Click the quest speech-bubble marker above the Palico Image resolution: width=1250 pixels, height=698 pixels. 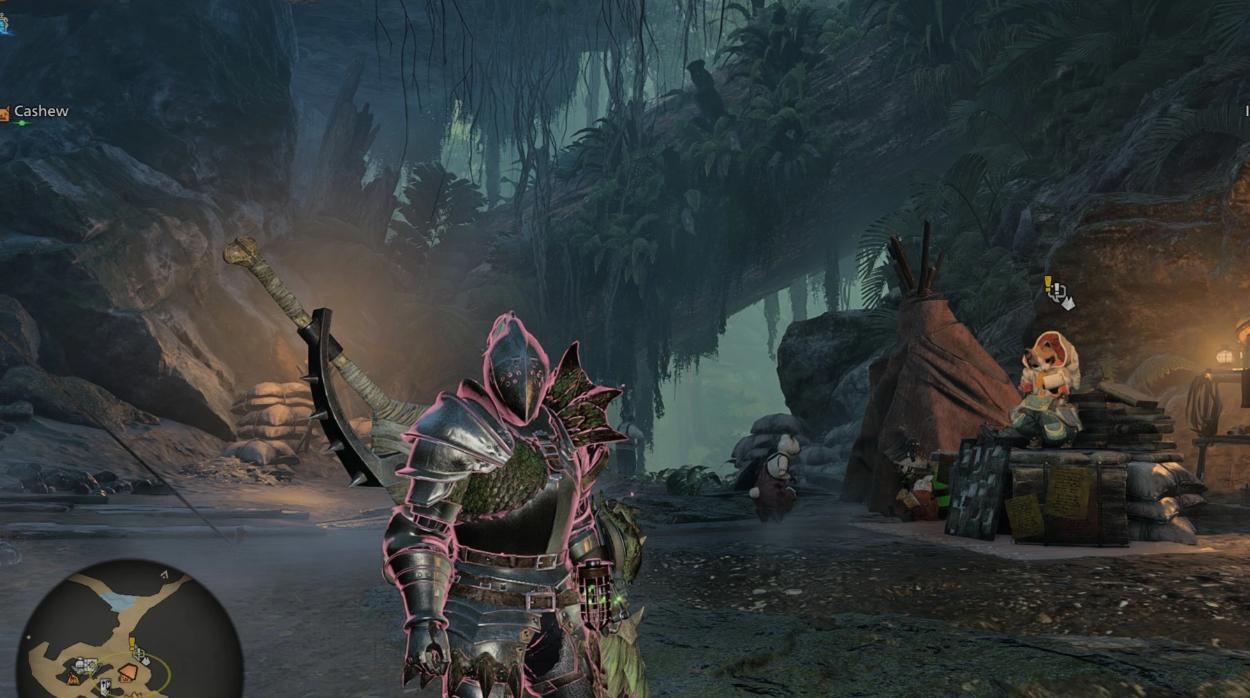coord(1056,291)
